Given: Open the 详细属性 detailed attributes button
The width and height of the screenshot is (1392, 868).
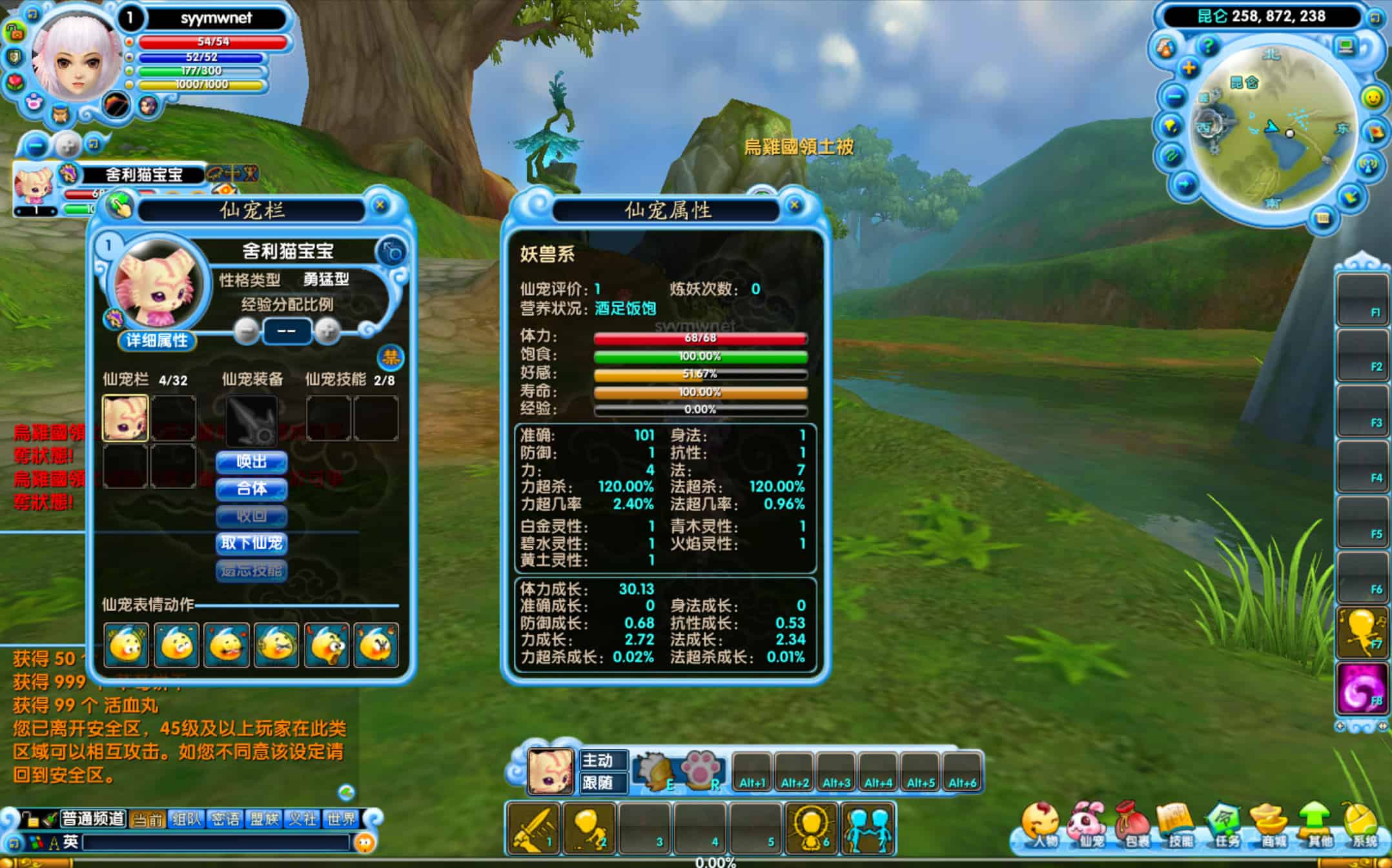Looking at the screenshot, I should (x=157, y=340).
